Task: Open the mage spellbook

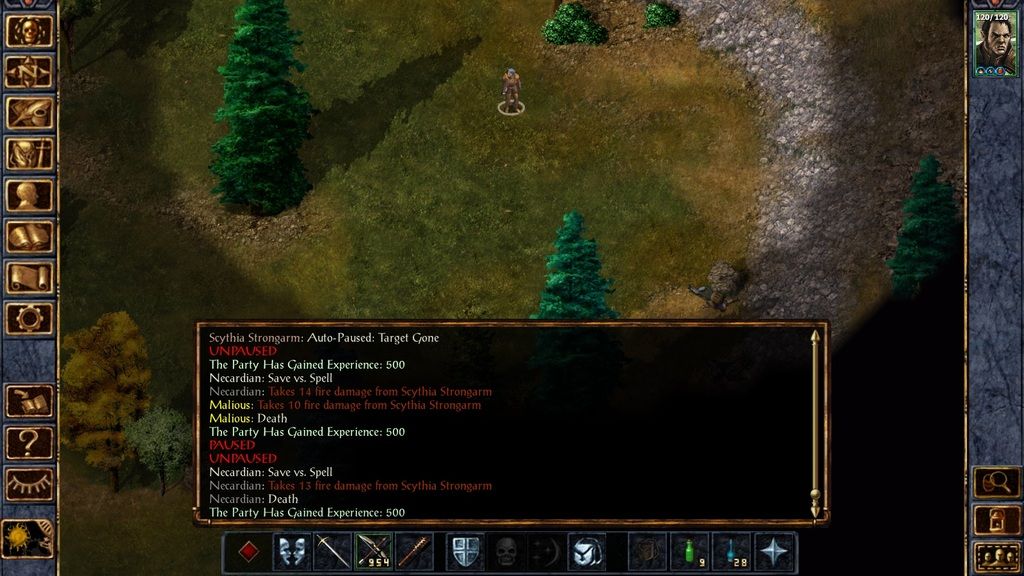Action: [x=29, y=236]
